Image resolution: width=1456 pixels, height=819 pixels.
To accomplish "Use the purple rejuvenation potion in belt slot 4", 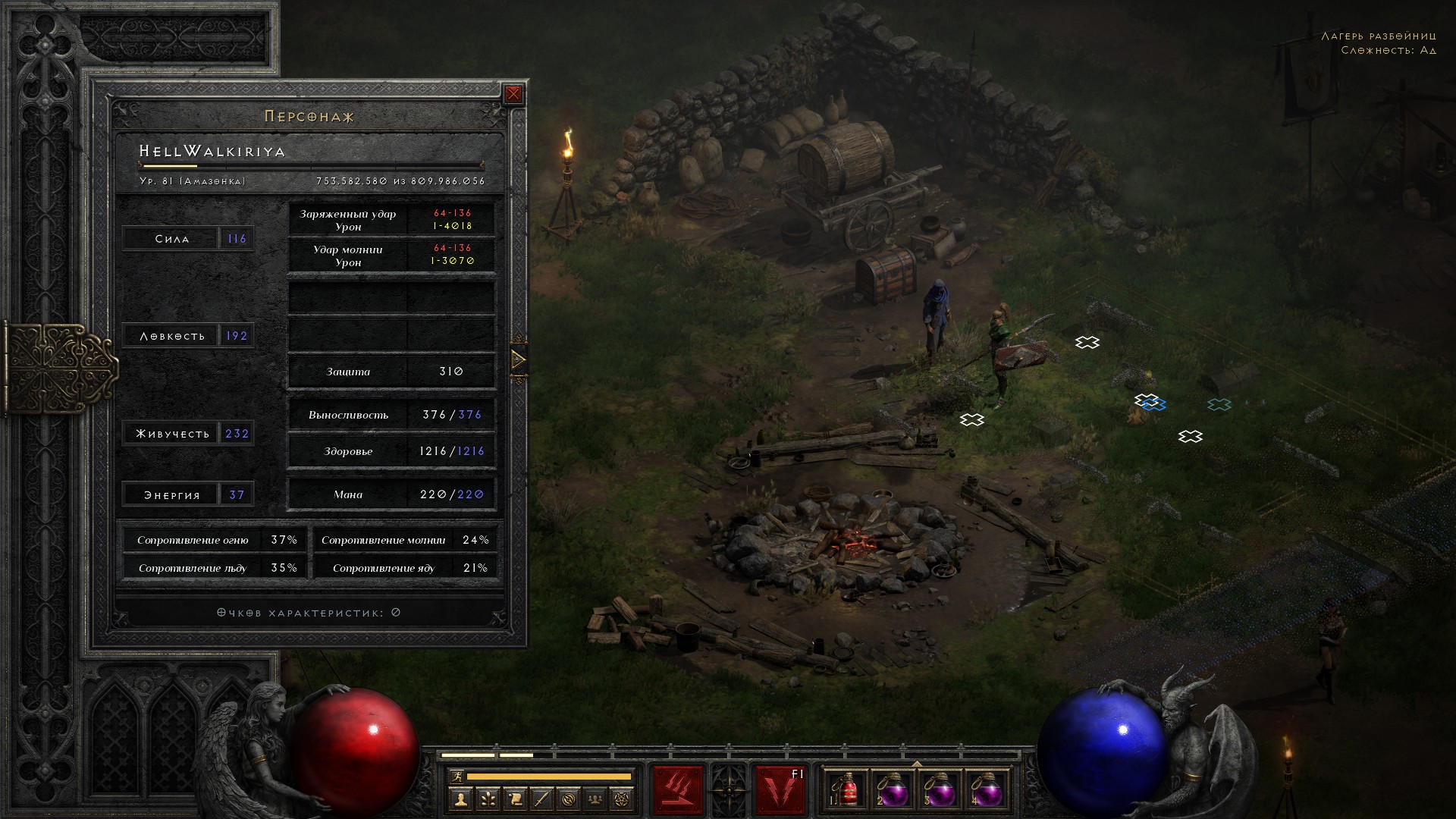I will 986,791.
